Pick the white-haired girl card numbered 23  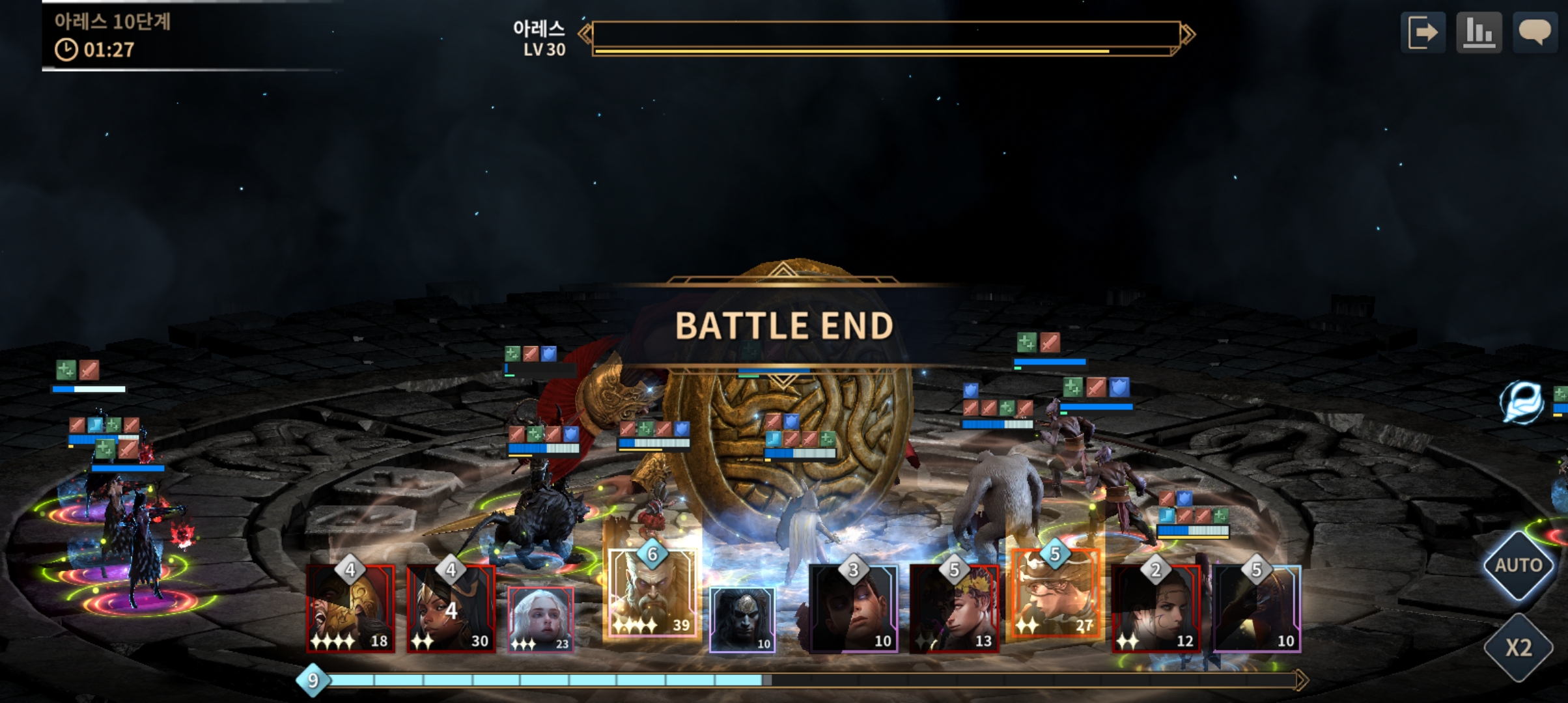(x=540, y=619)
